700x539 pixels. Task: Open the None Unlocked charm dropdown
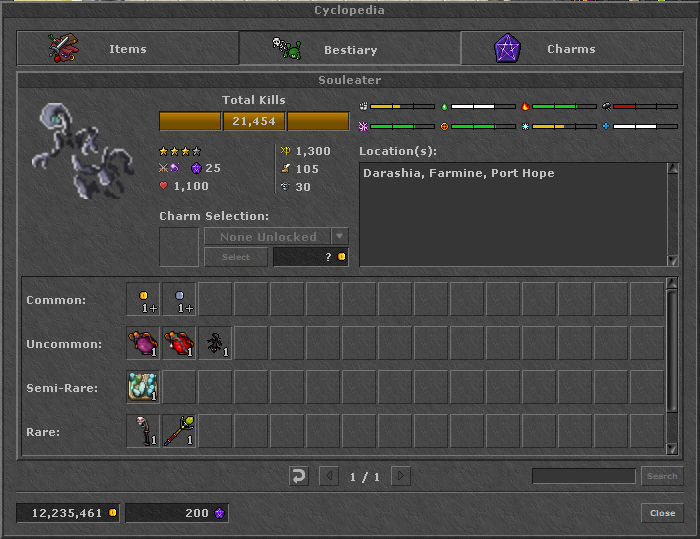click(x=340, y=237)
